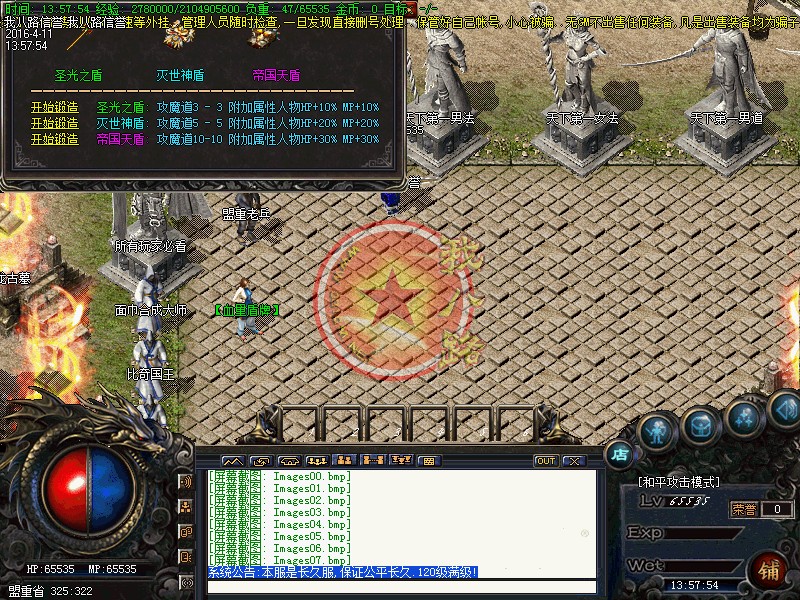Click the OUT button above chat
This screenshot has height=600, width=800.
pyautogui.click(x=546, y=461)
